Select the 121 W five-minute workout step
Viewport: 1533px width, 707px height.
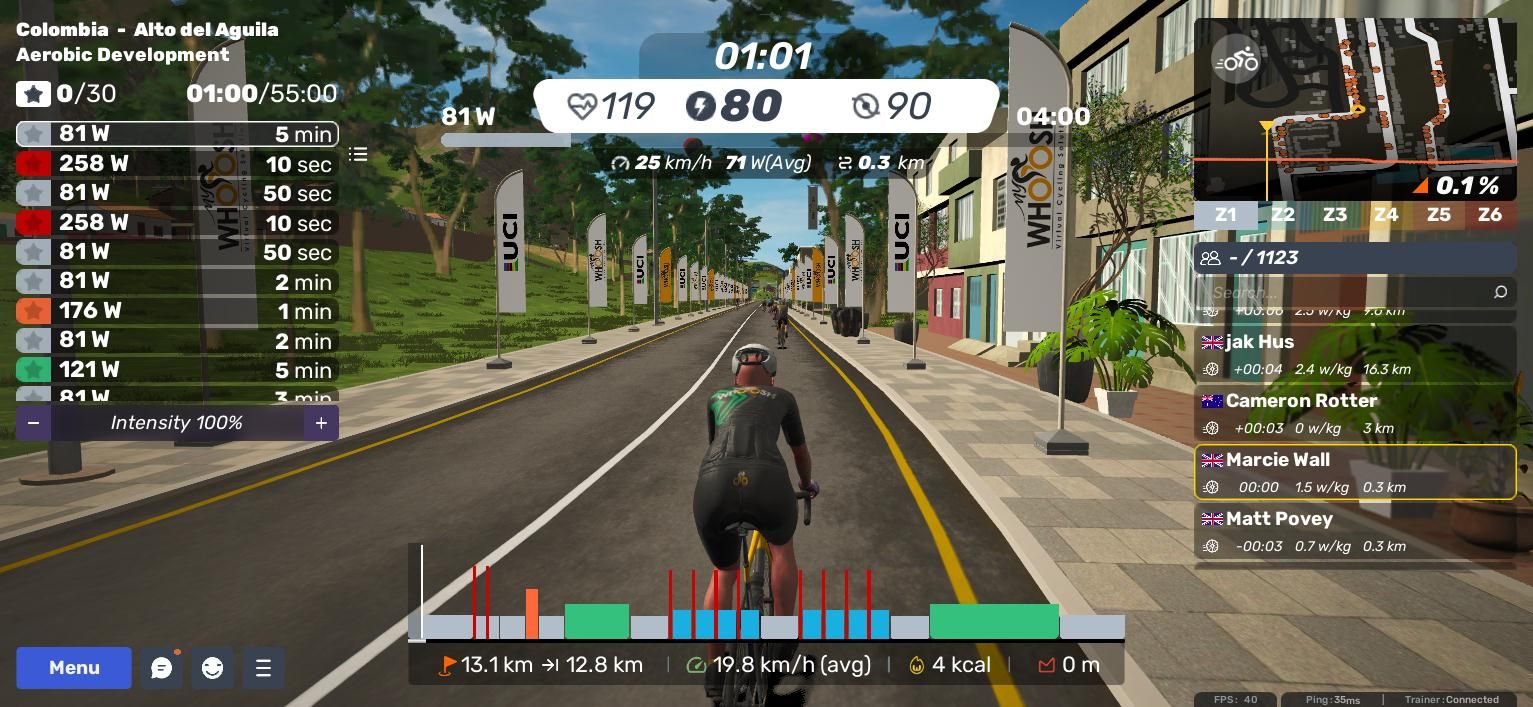(177, 370)
